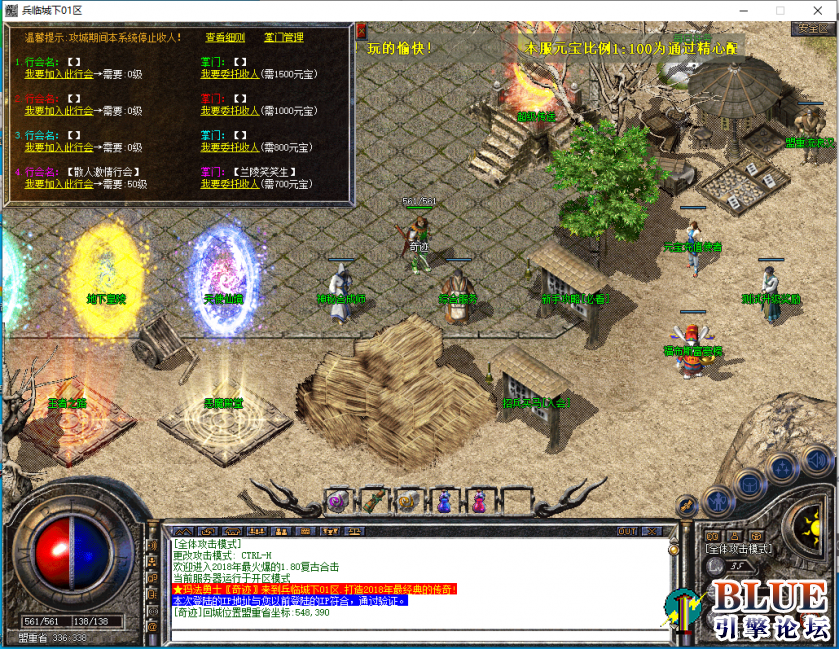This screenshot has height=649, width=839.
Task: Drink the red potion from the belt
Action: 481,499
